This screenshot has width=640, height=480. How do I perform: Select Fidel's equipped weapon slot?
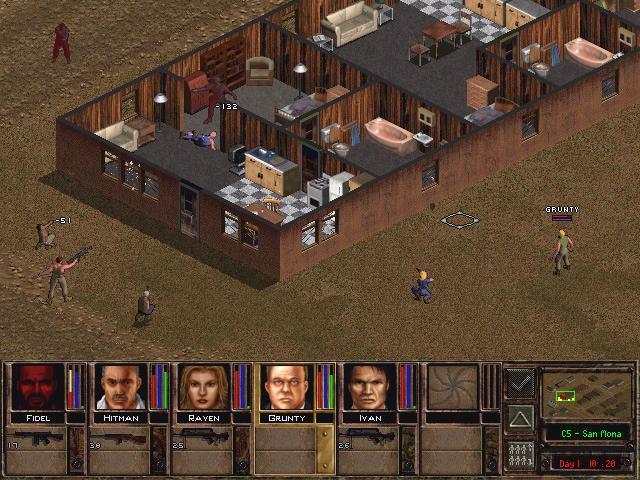[x=35, y=439]
